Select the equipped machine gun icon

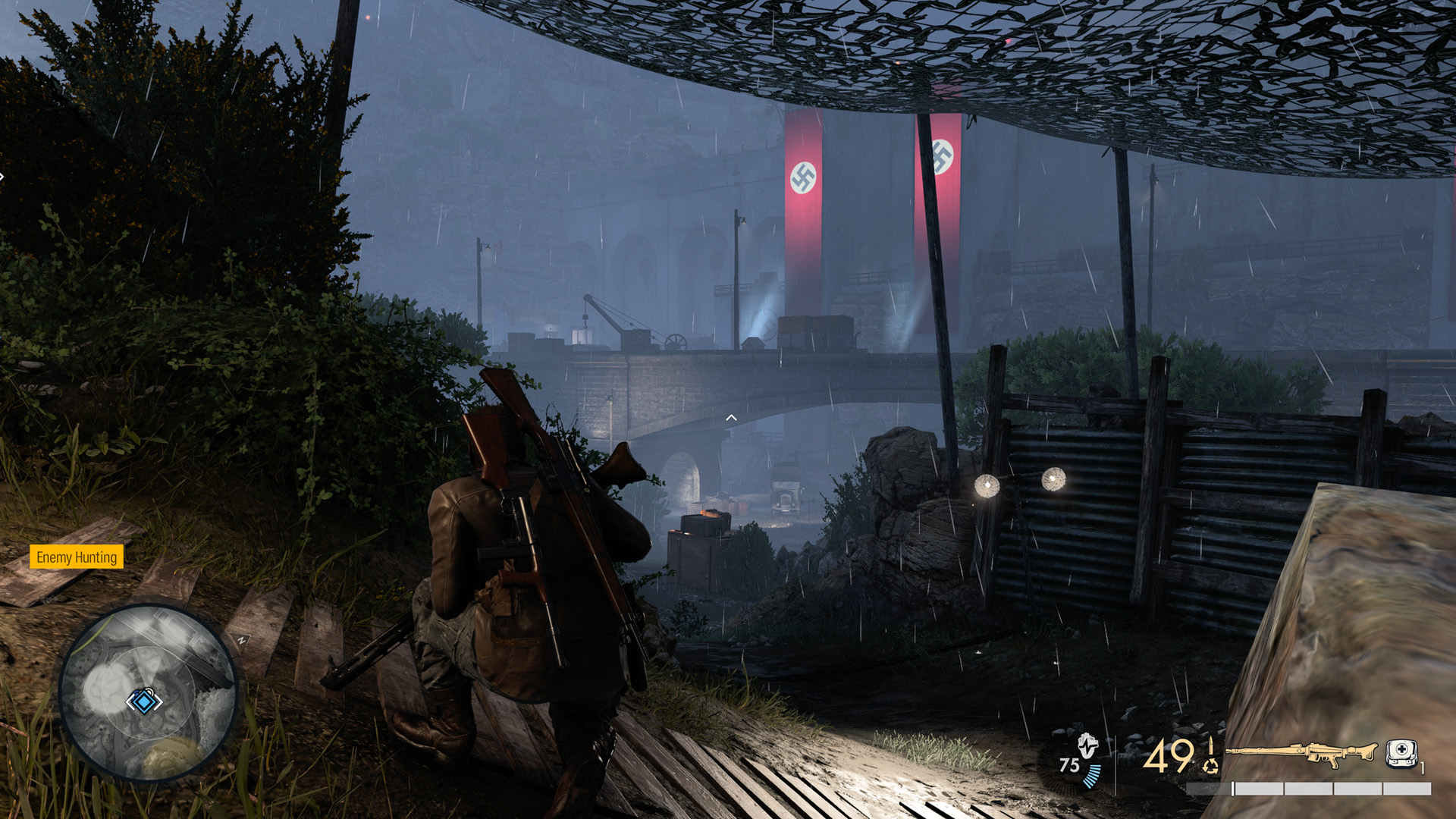tap(1300, 753)
